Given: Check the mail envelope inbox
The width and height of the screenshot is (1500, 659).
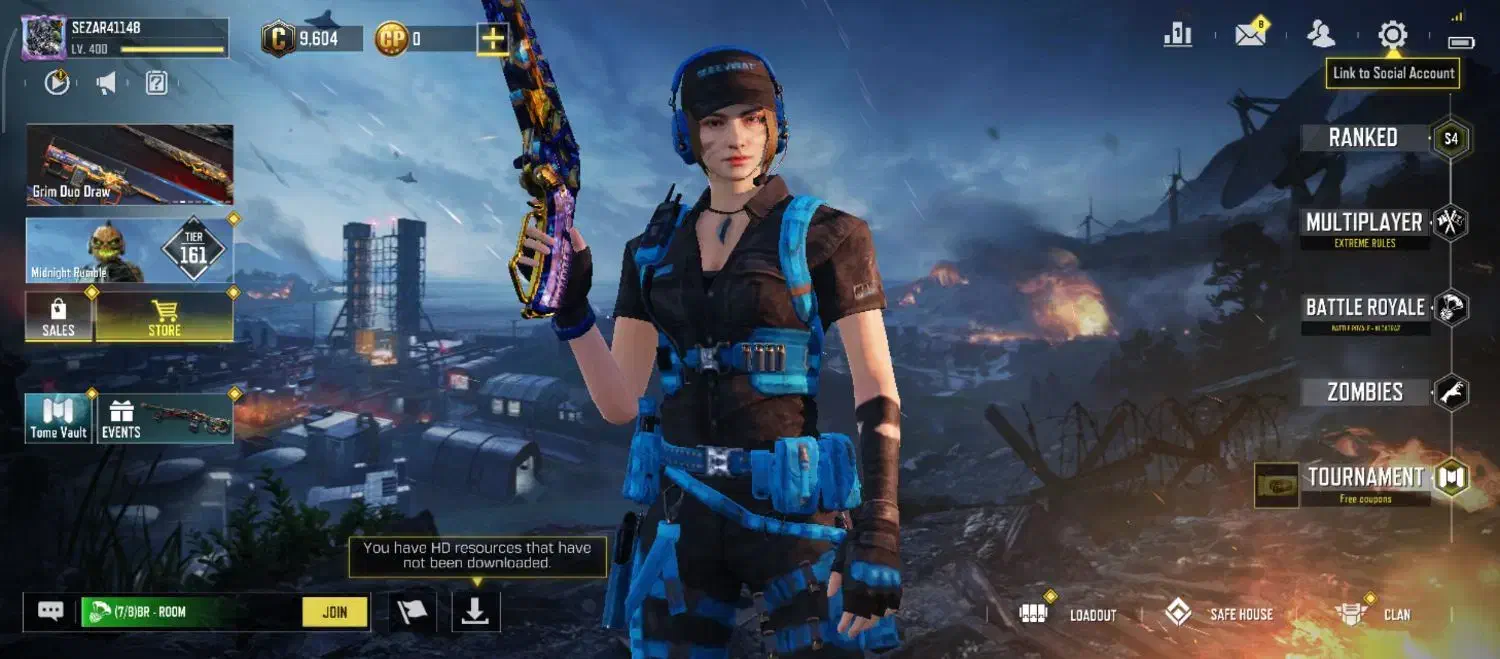Looking at the screenshot, I should click(x=1250, y=36).
